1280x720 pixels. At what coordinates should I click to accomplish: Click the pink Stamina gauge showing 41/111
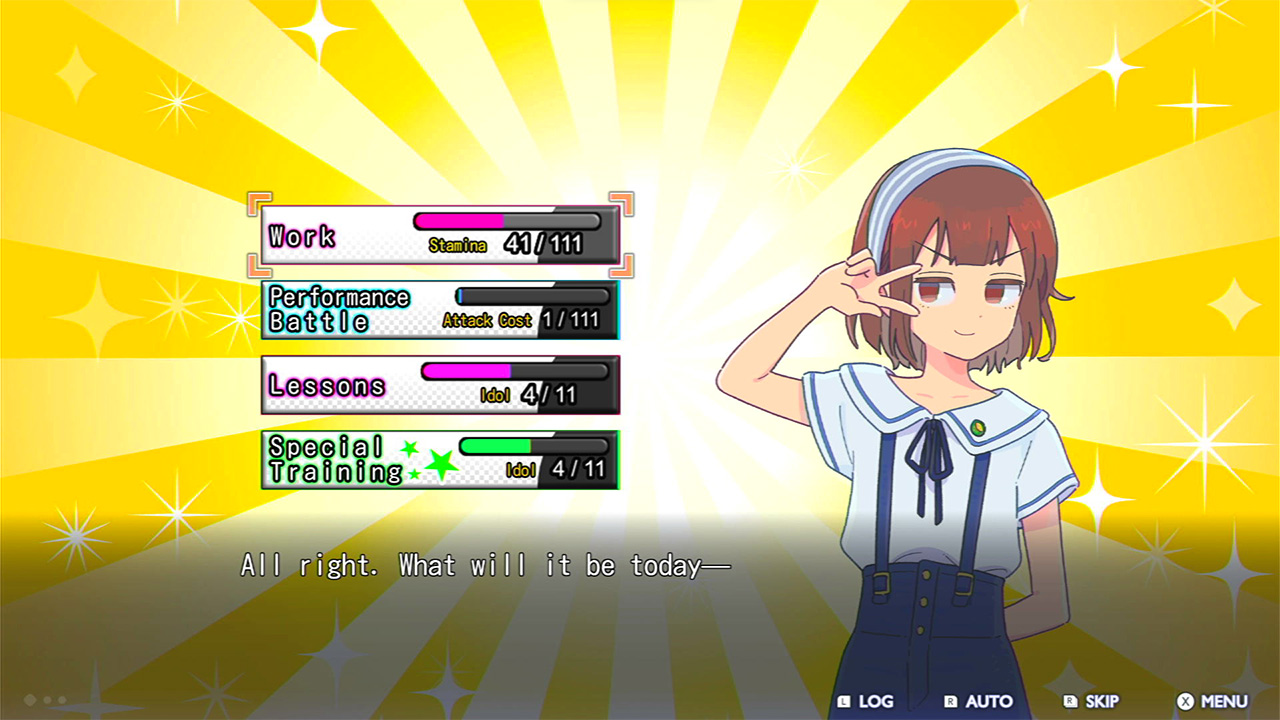point(460,222)
